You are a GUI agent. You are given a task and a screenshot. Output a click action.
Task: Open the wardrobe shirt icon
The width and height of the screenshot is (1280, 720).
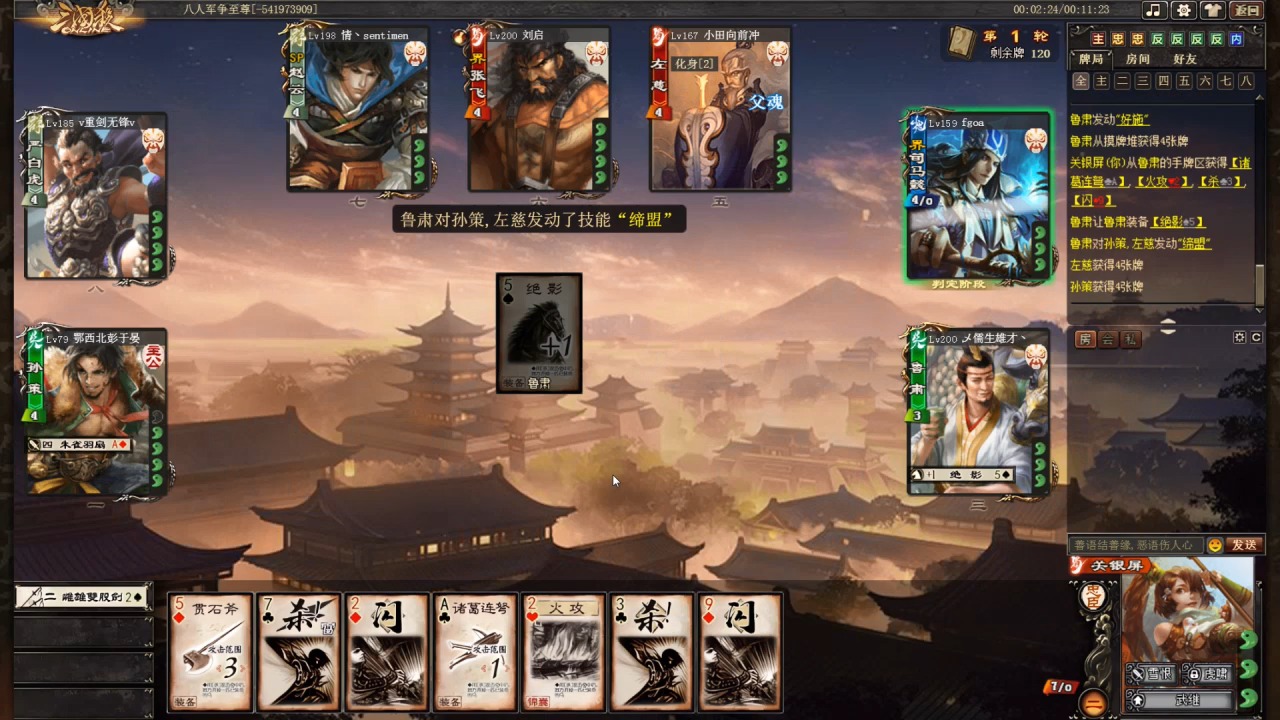click(x=1212, y=11)
